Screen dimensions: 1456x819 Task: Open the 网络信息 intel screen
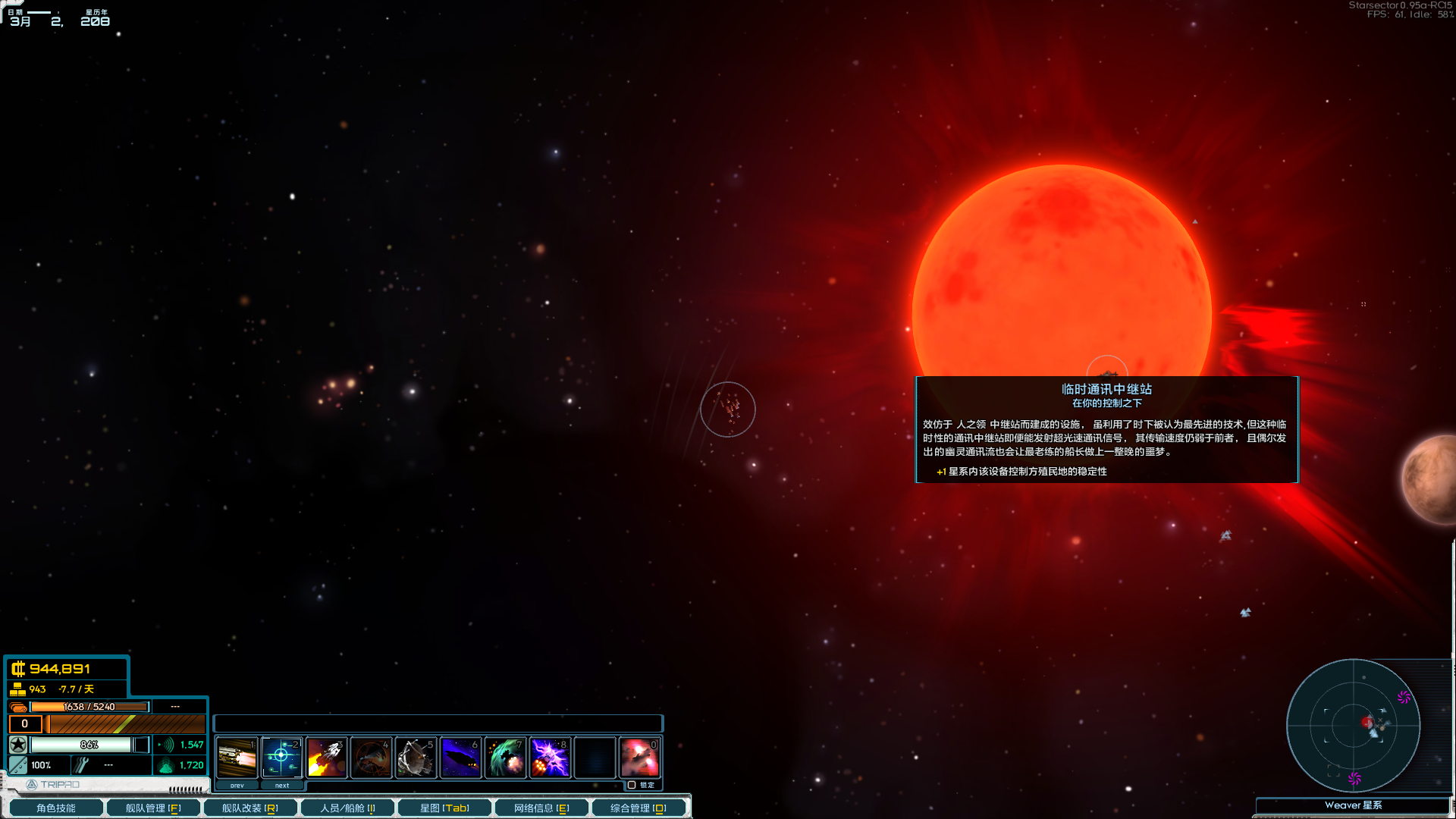click(x=541, y=808)
